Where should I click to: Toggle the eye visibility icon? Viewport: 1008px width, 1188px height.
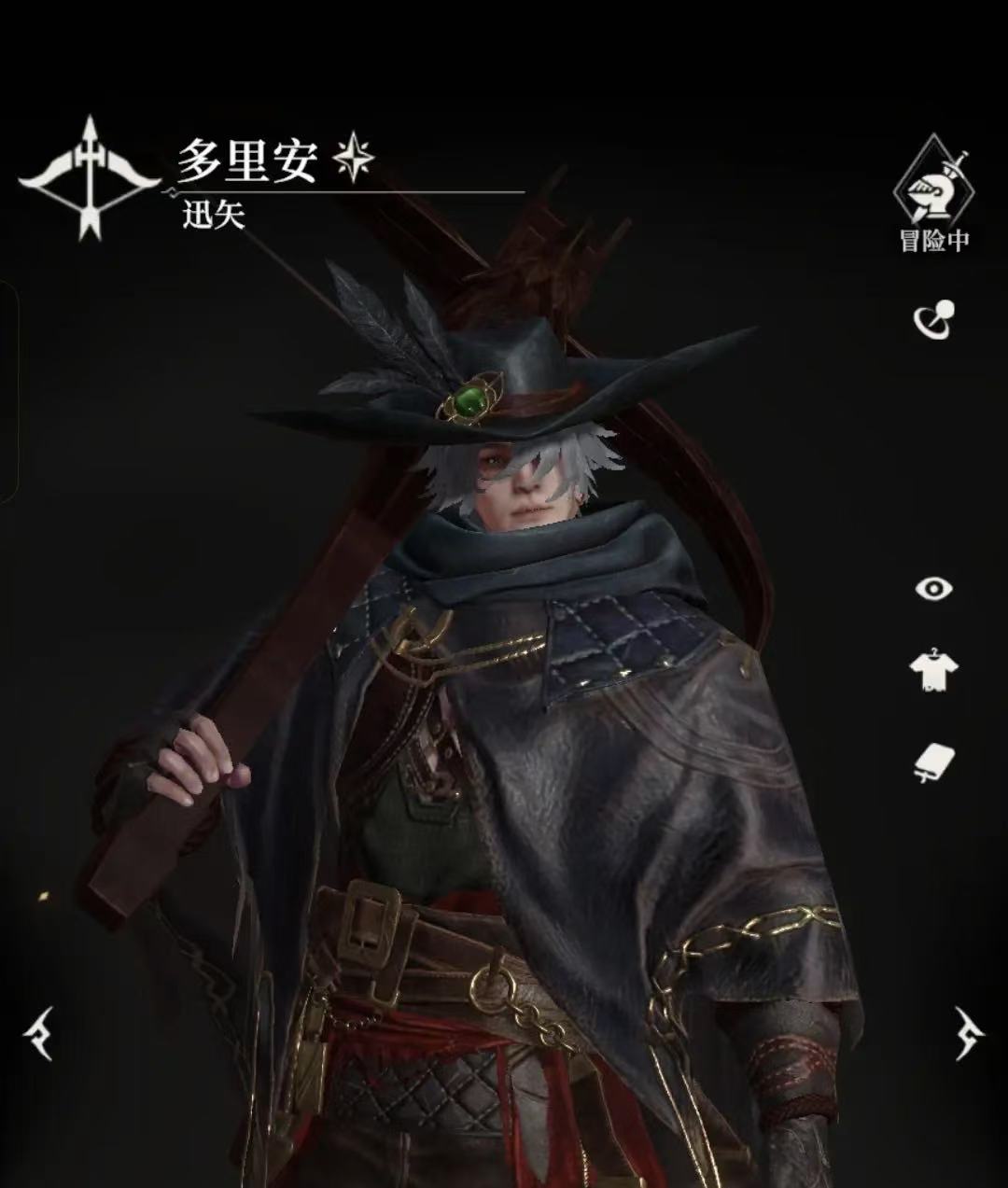coord(933,589)
